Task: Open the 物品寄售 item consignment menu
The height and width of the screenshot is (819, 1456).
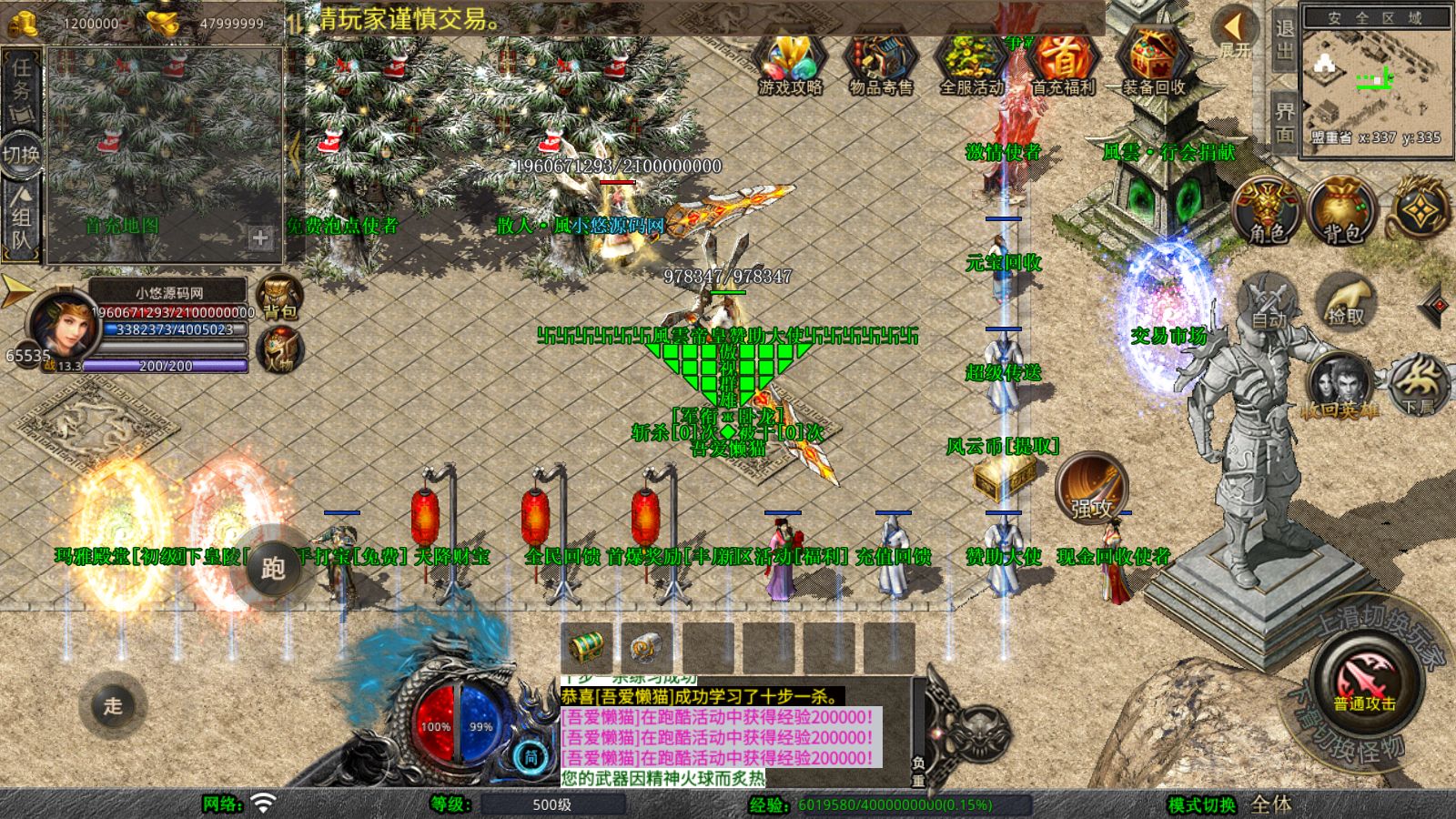Action: pos(880,64)
